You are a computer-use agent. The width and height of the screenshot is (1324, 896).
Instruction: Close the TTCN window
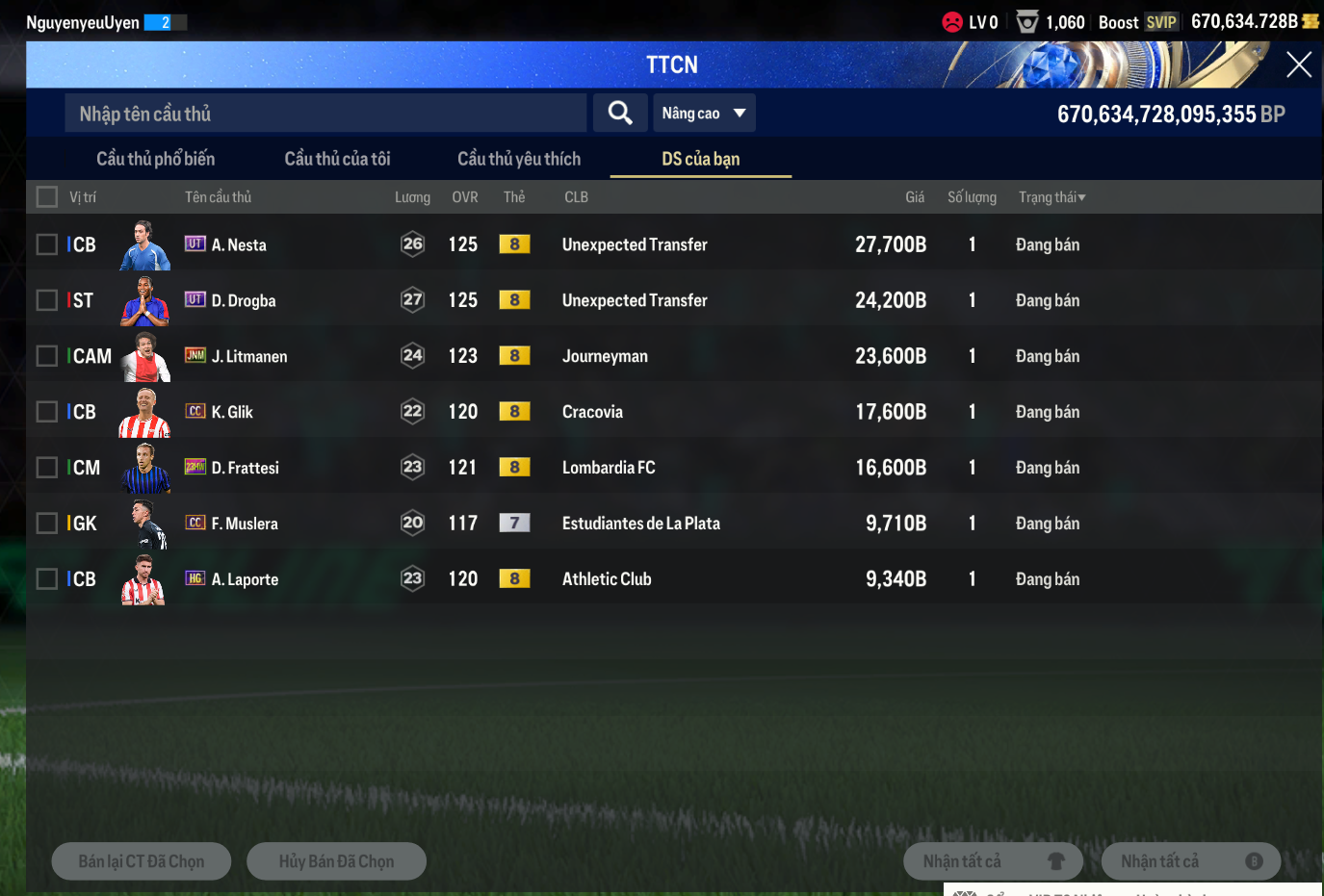(1298, 64)
